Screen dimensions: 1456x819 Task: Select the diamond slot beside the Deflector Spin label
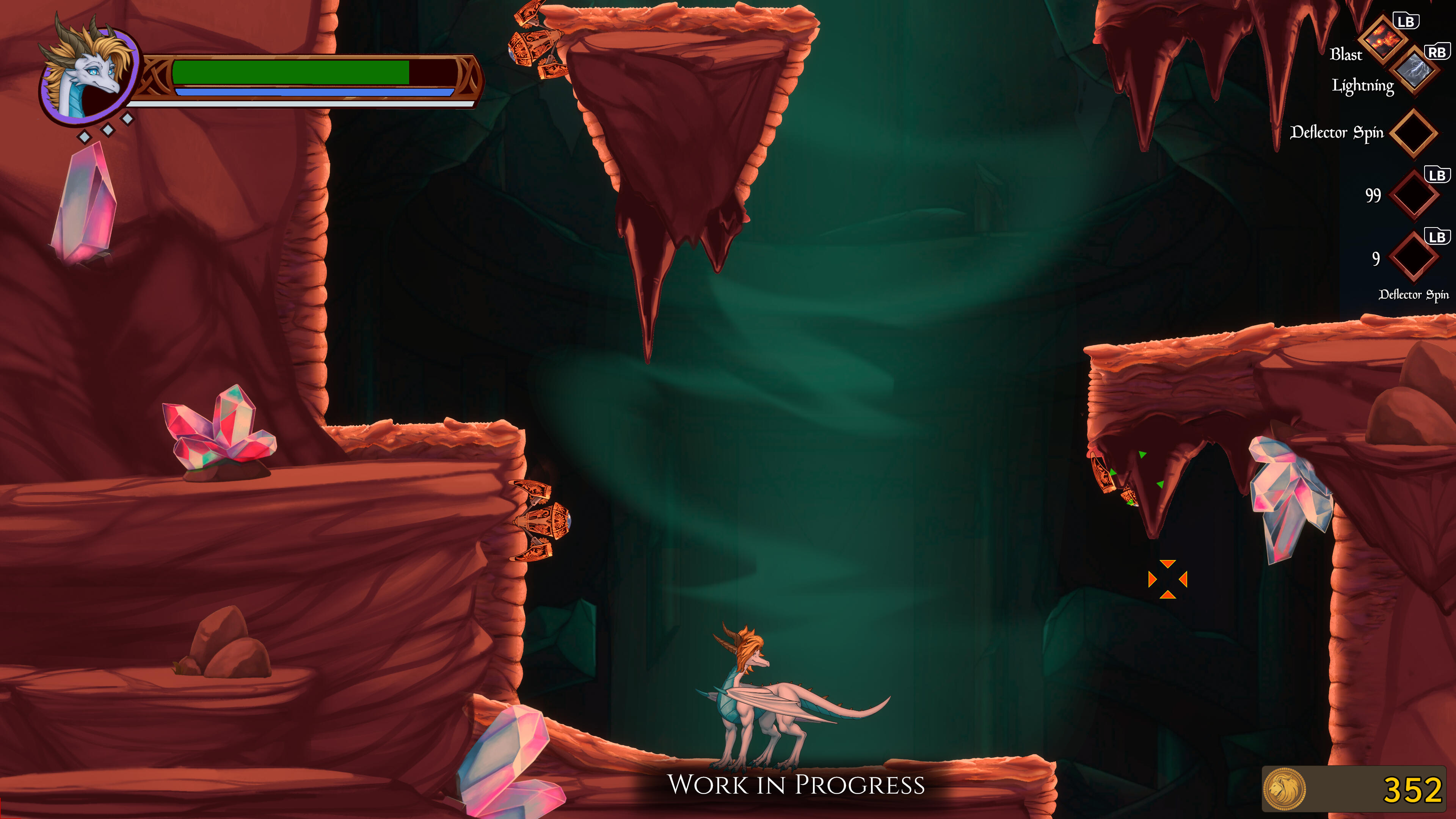click(1413, 133)
